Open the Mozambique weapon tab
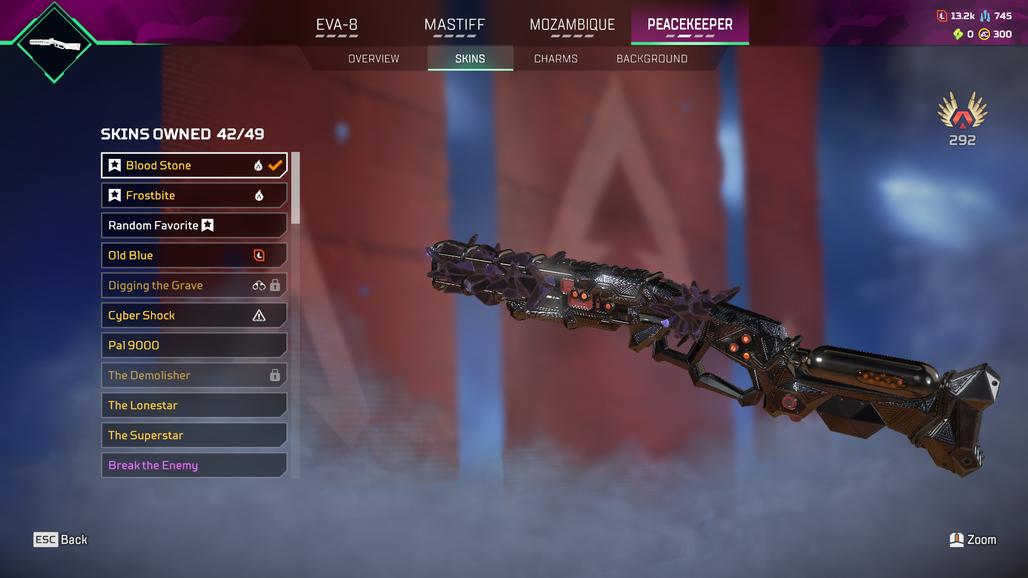This screenshot has height=578, width=1028. coord(572,25)
